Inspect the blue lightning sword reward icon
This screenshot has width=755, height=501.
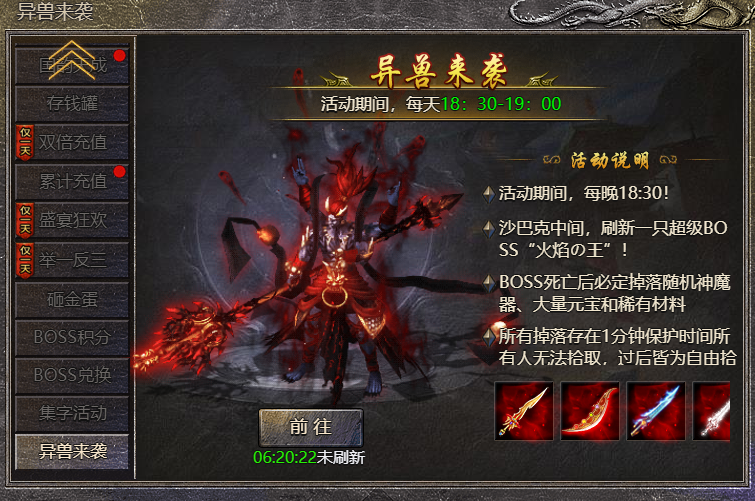point(656,410)
